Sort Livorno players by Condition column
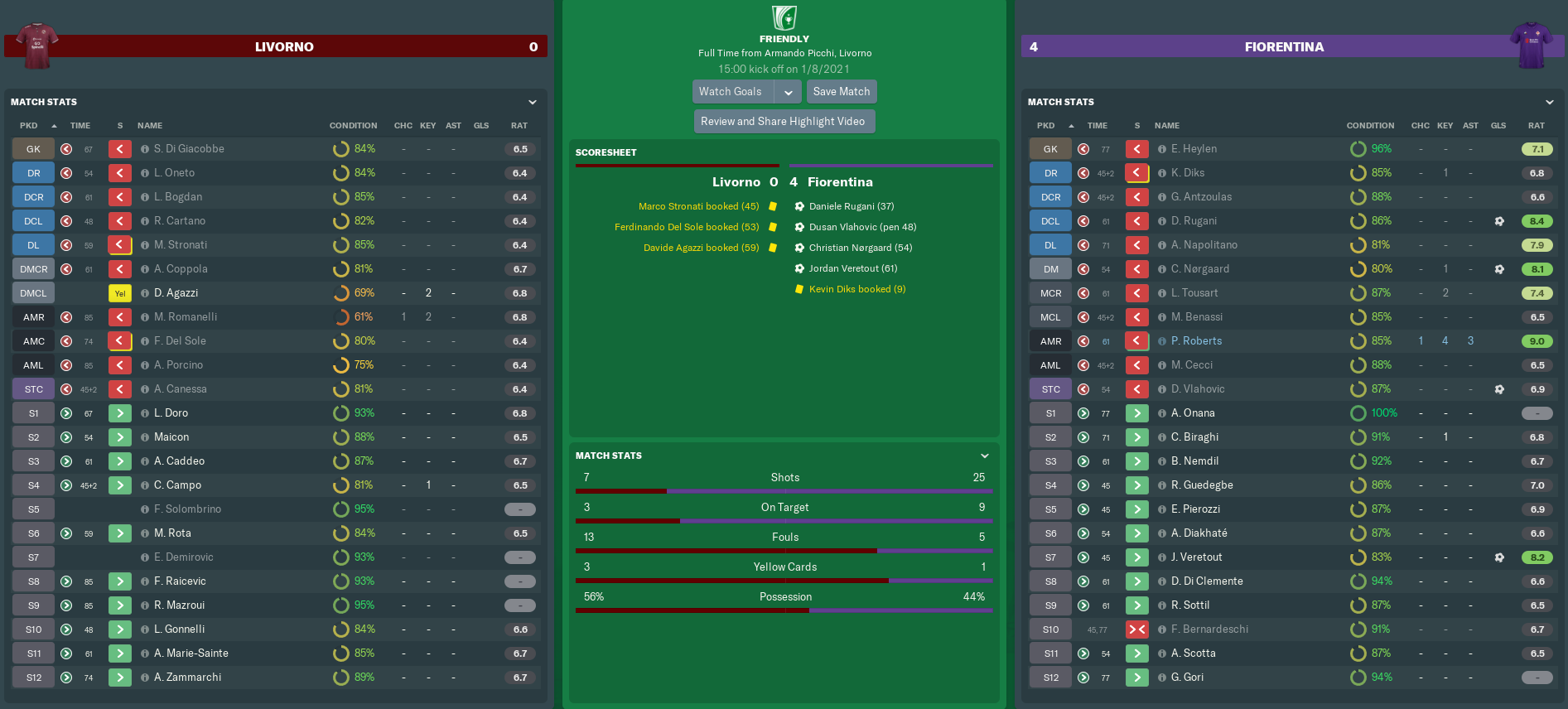 click(x=353, y=126)
